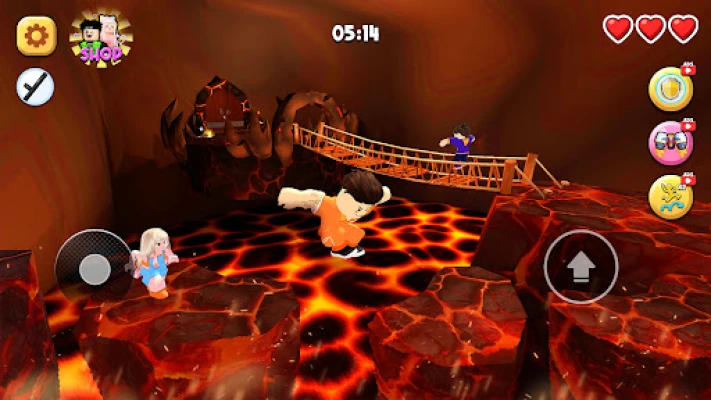Activate the running man speed power-up
Viewport: 711px width, 400px height.
[670, 197]
